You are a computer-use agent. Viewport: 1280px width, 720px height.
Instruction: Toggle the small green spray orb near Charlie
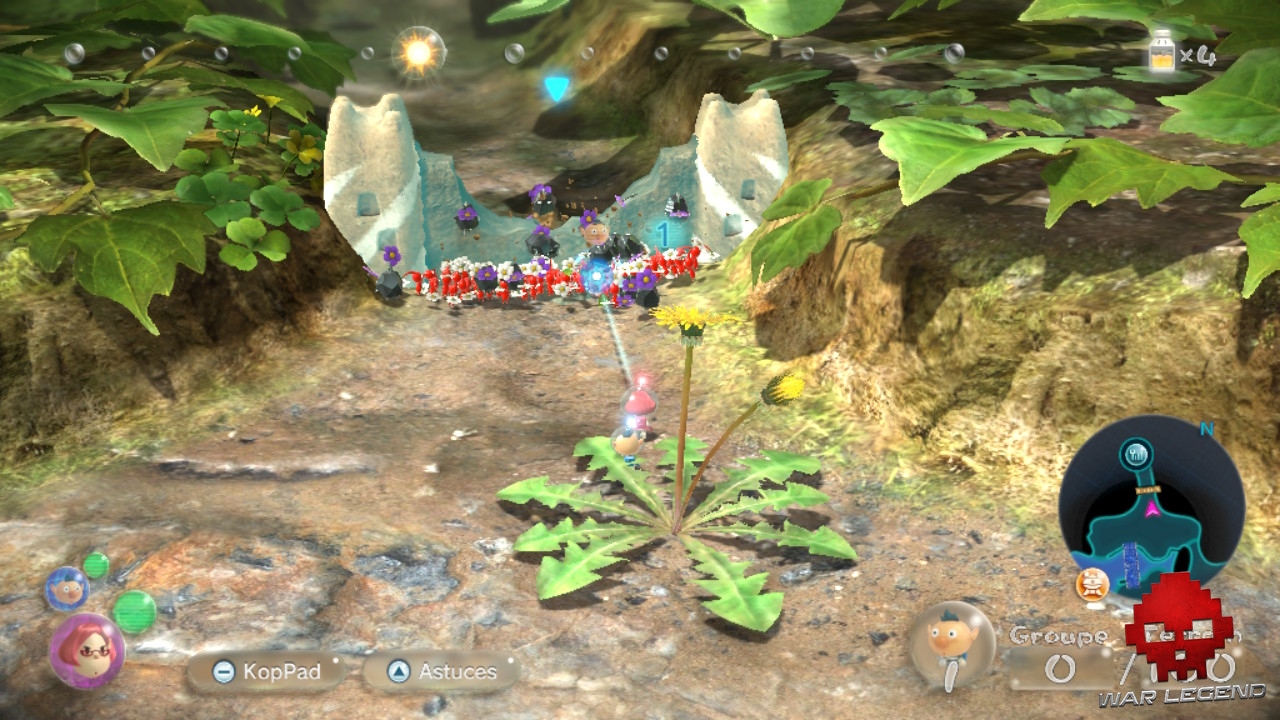(95, 566)
